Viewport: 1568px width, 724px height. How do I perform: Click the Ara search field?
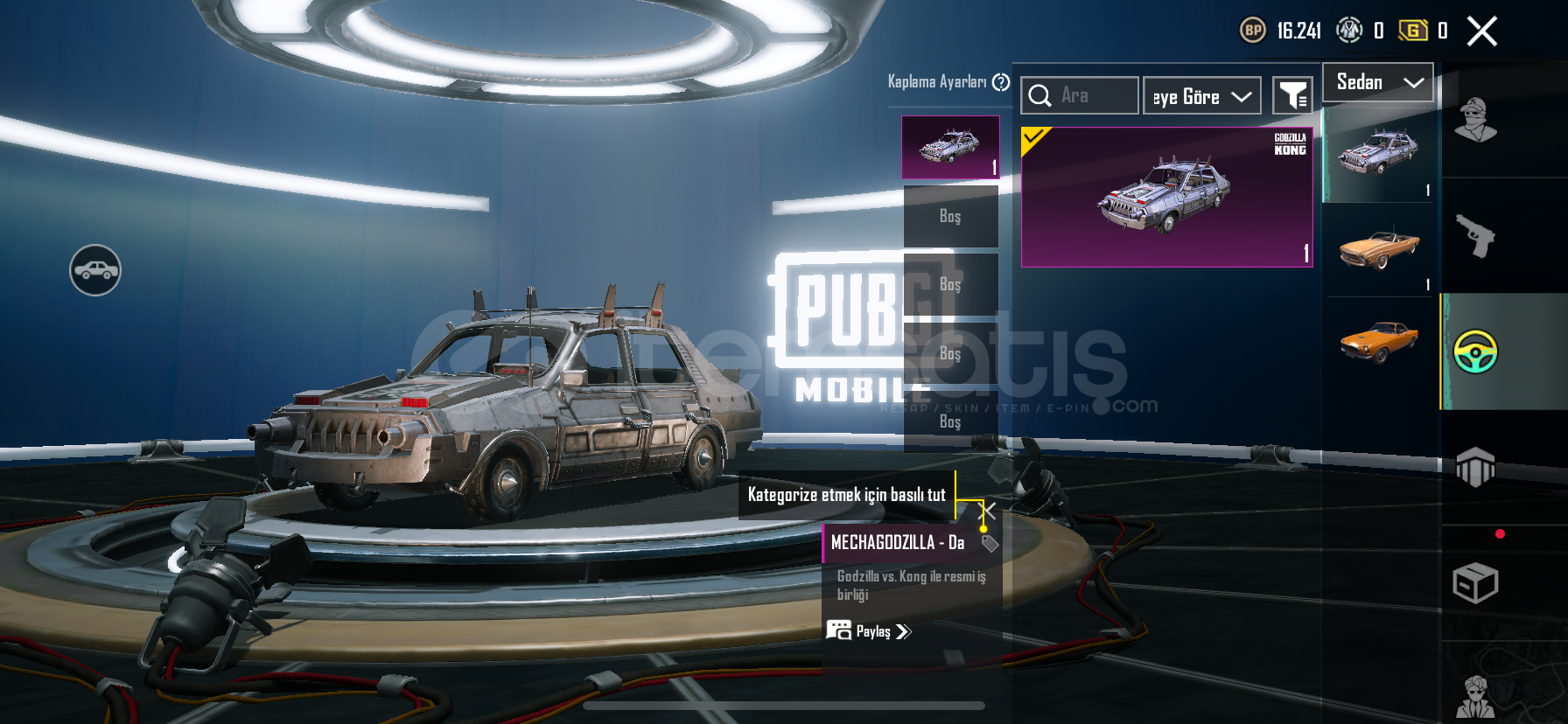tap(1080, 95)
